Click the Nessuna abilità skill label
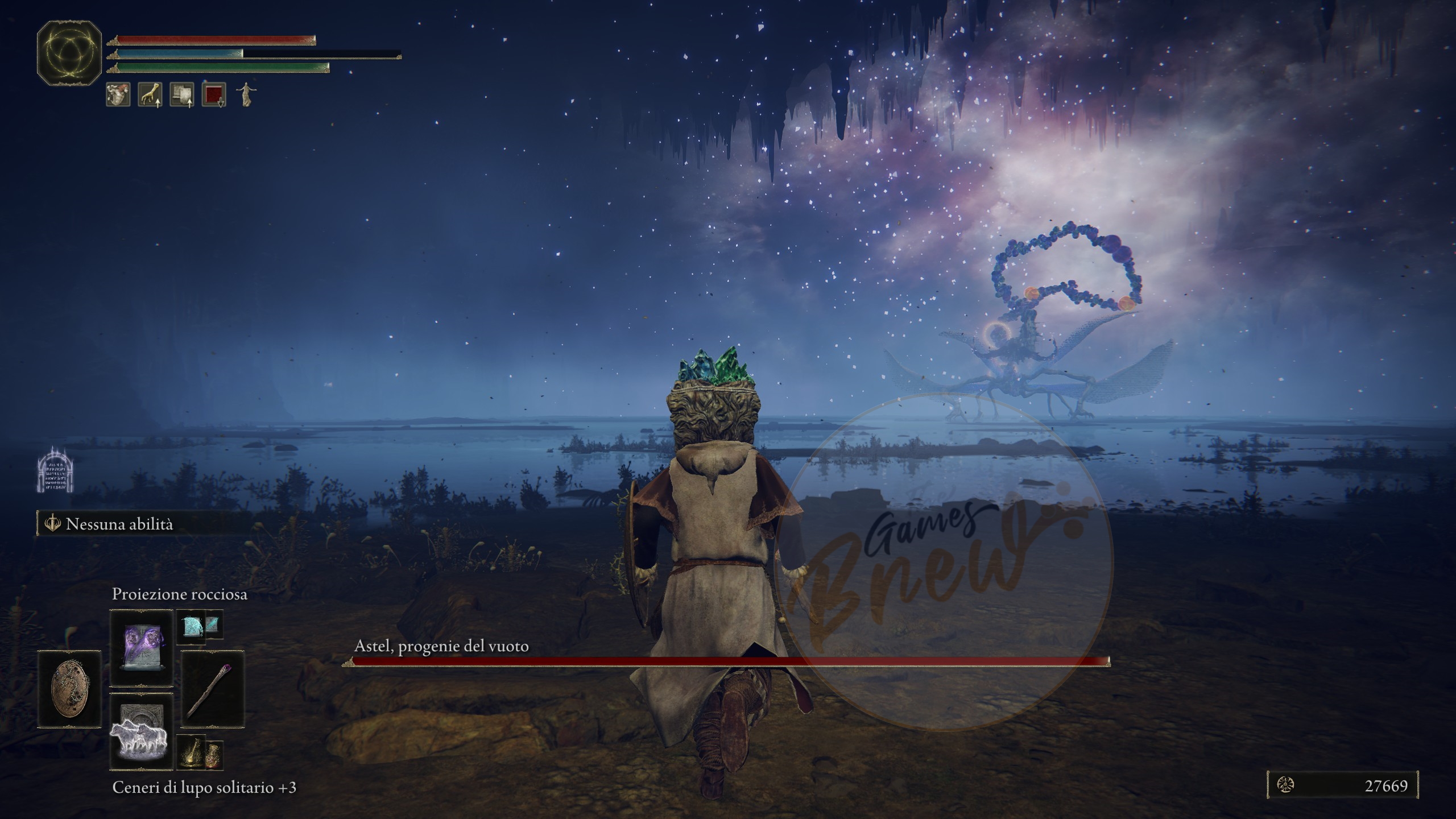This screenshot has height=819, width=1456. pos(119,524)
